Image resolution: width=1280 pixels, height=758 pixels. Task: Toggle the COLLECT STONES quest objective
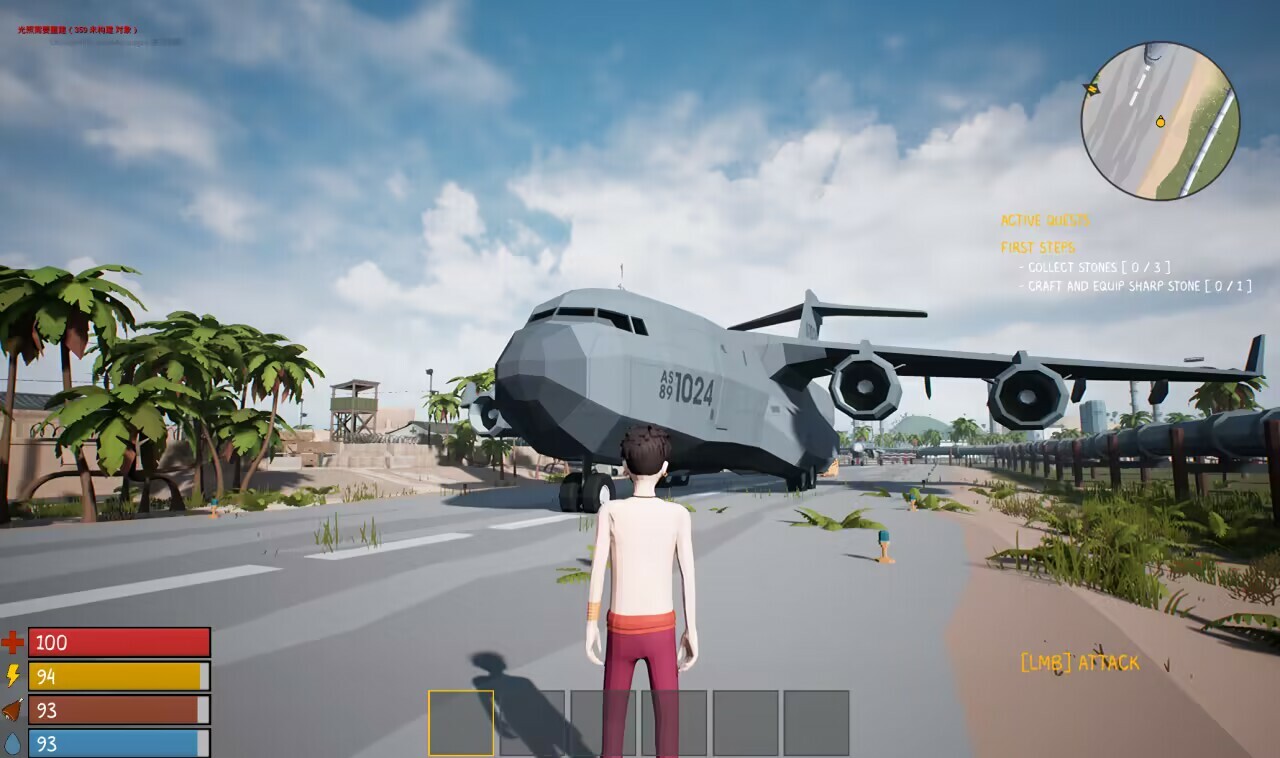(x=1095, y=267)
